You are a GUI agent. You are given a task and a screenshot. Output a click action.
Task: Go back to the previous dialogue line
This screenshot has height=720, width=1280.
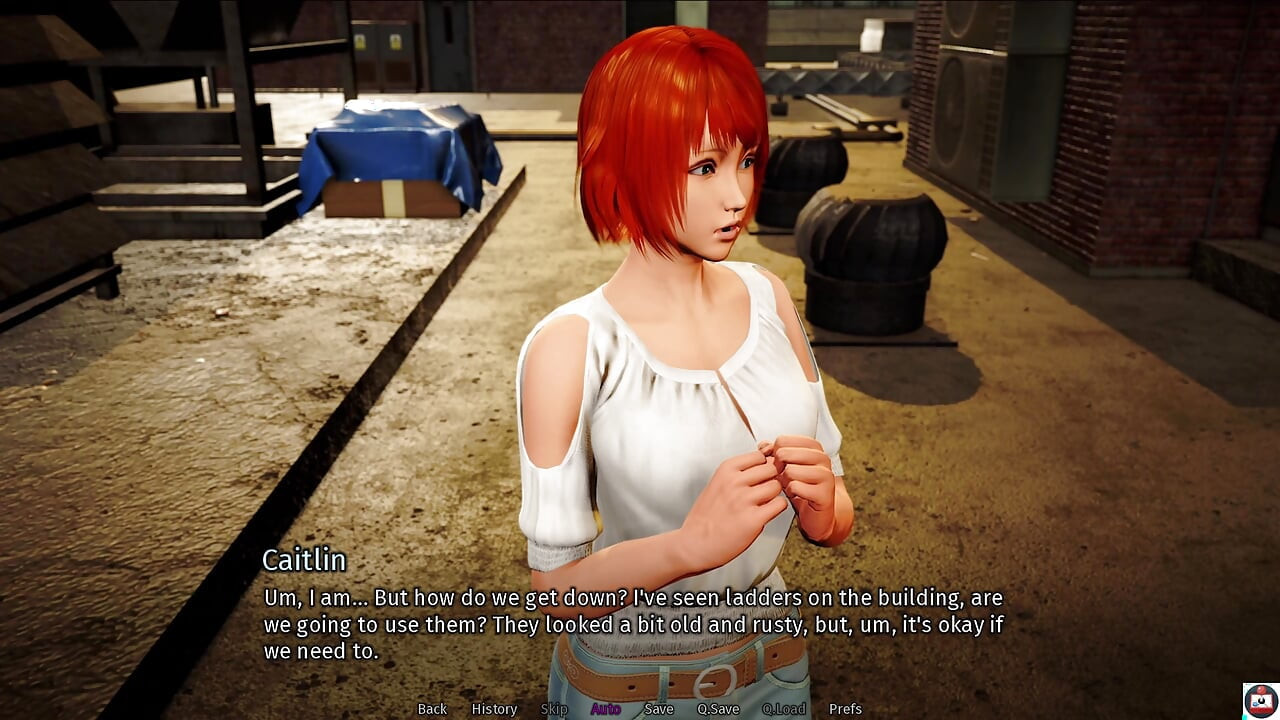432,709
